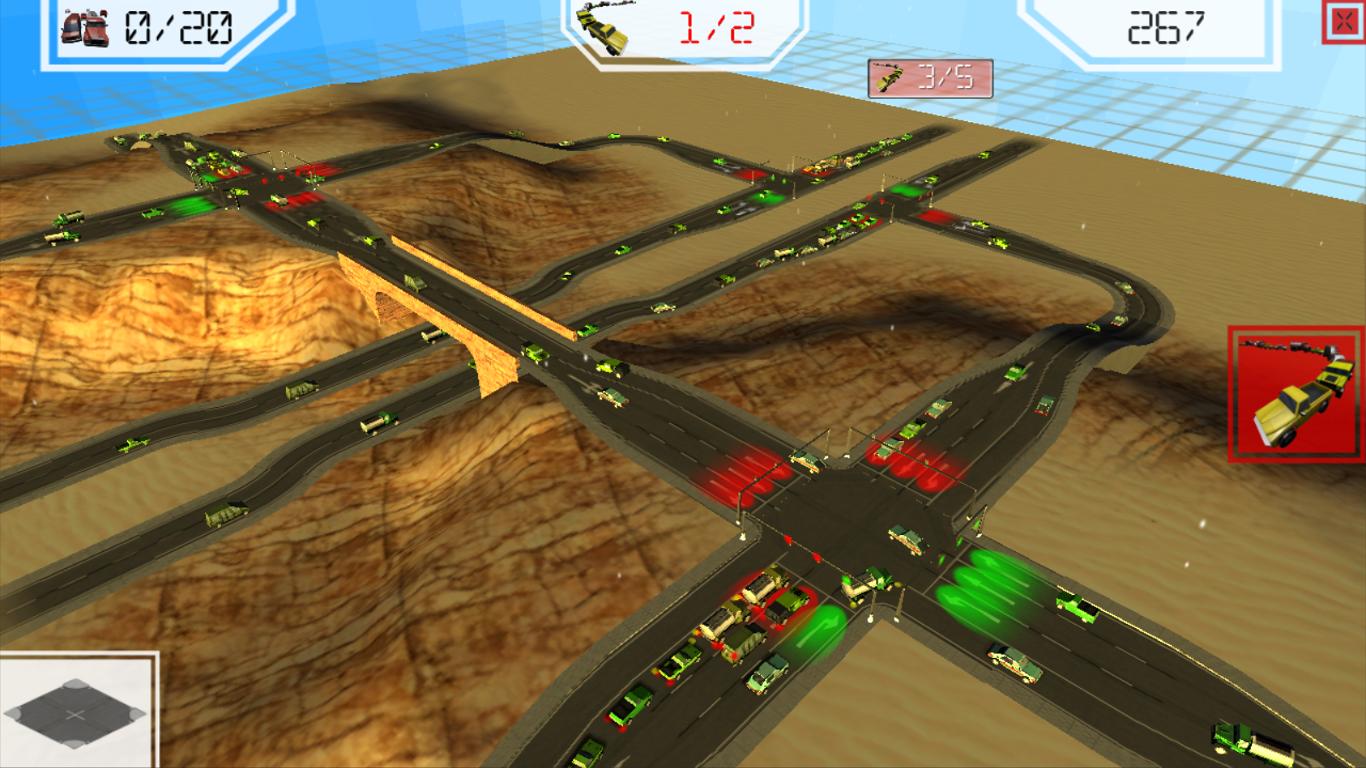Click the X crossing marker on the minimap

(75, 714)
